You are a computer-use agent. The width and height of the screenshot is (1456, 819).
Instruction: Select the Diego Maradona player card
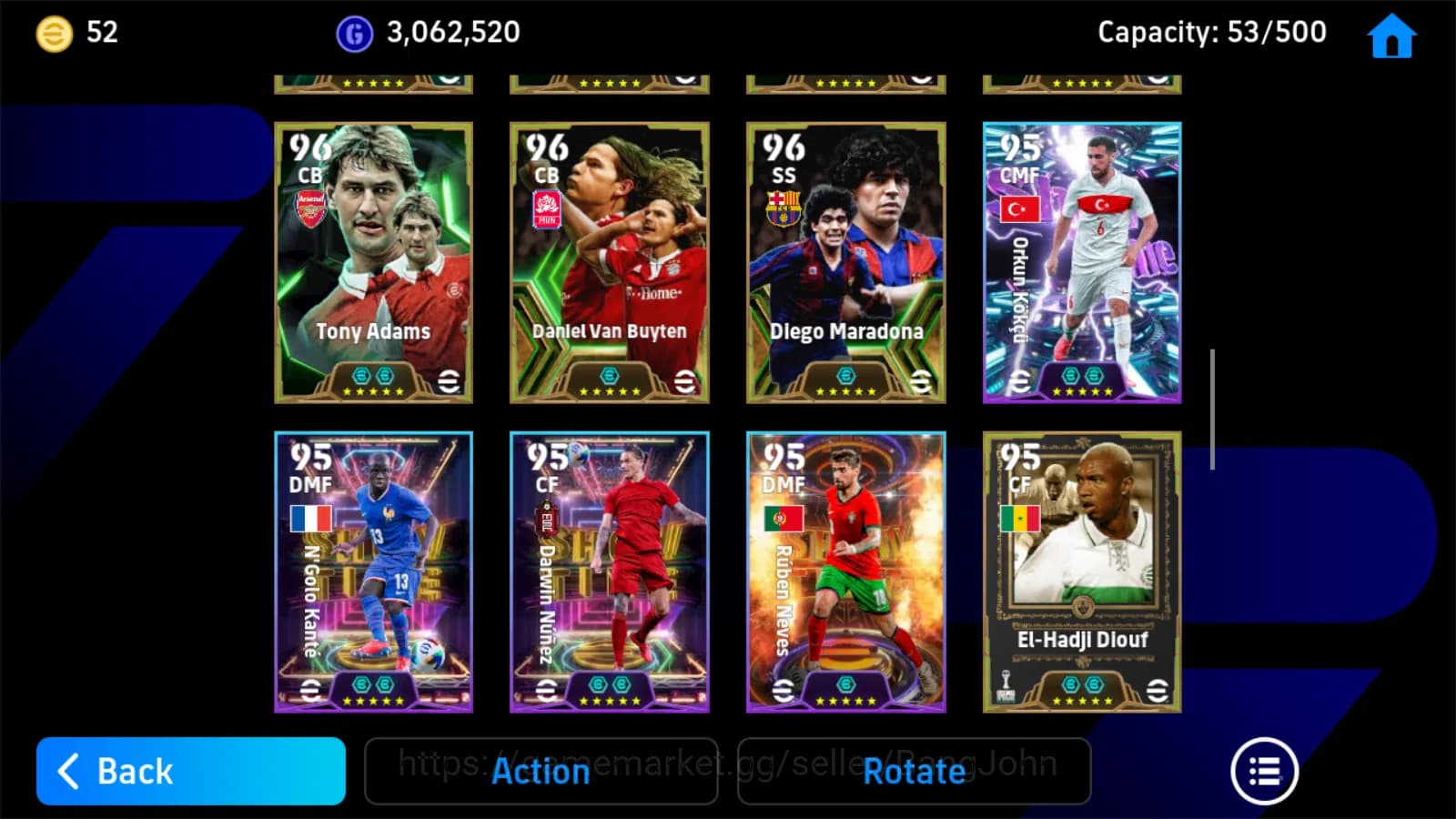(845, 259)
